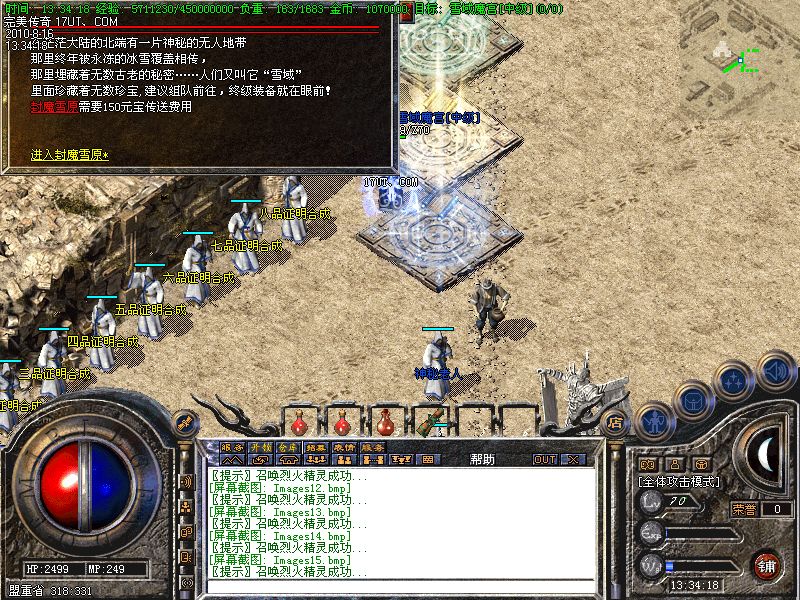Click the 荣誉 honor label

tap(743, 509)
